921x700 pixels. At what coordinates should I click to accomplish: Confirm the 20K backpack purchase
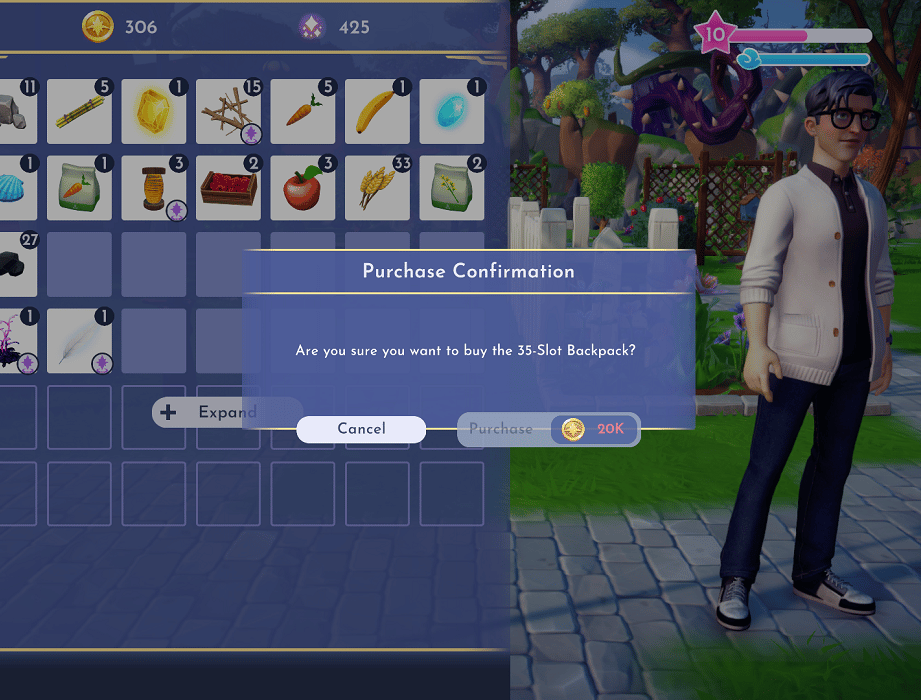tap(548, 429)
